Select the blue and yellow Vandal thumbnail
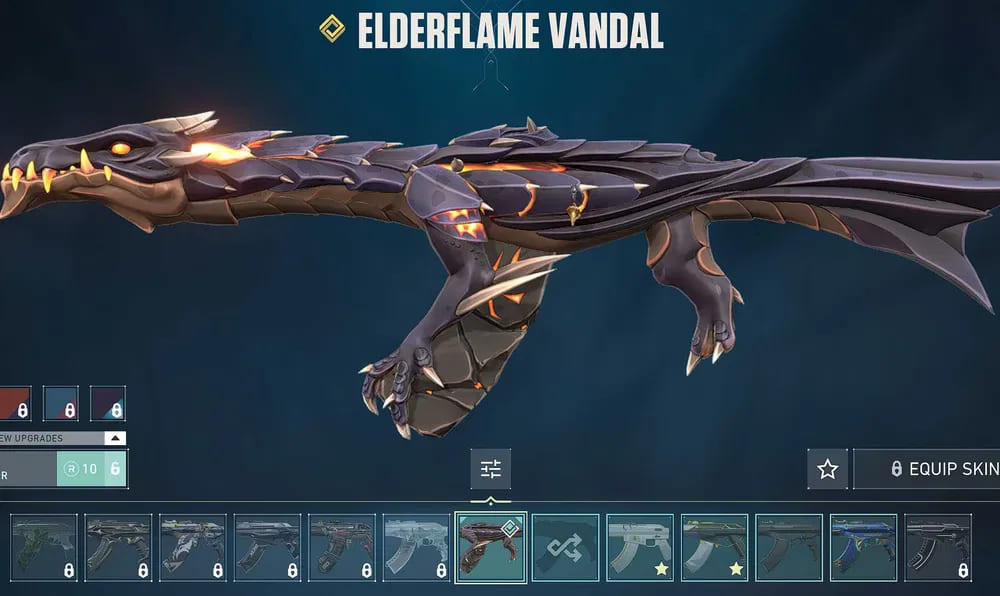This screenshot has height=596, width=1000. [863, 548]
